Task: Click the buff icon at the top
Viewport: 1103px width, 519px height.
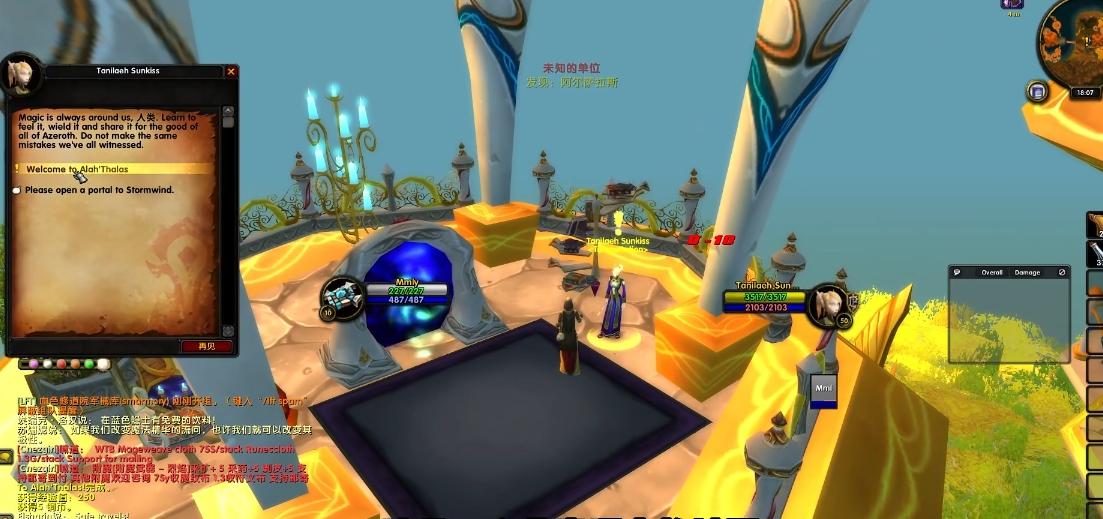Action: (x=1013, y=4)
